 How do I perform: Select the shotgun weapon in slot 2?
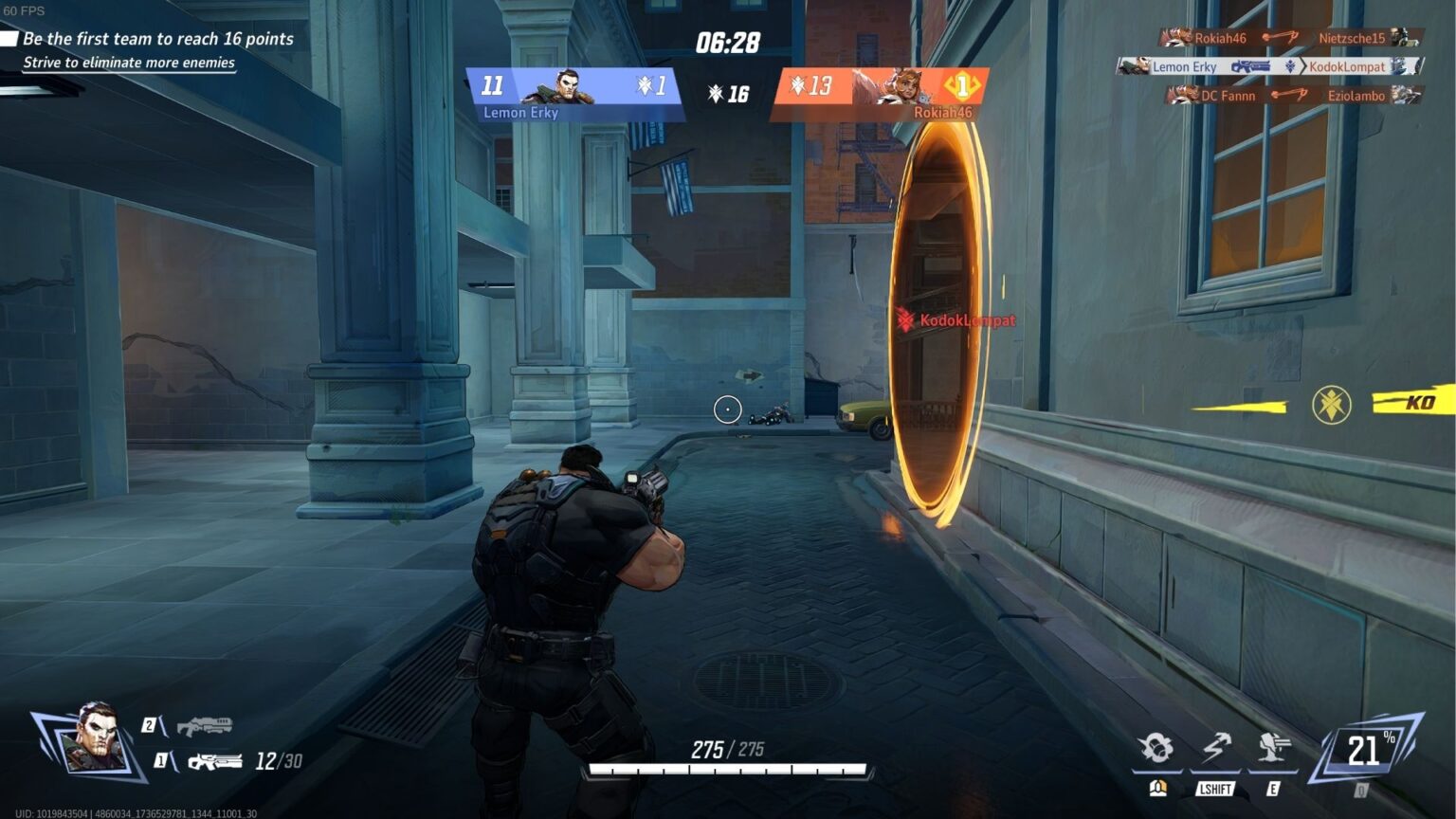[204, 727]
